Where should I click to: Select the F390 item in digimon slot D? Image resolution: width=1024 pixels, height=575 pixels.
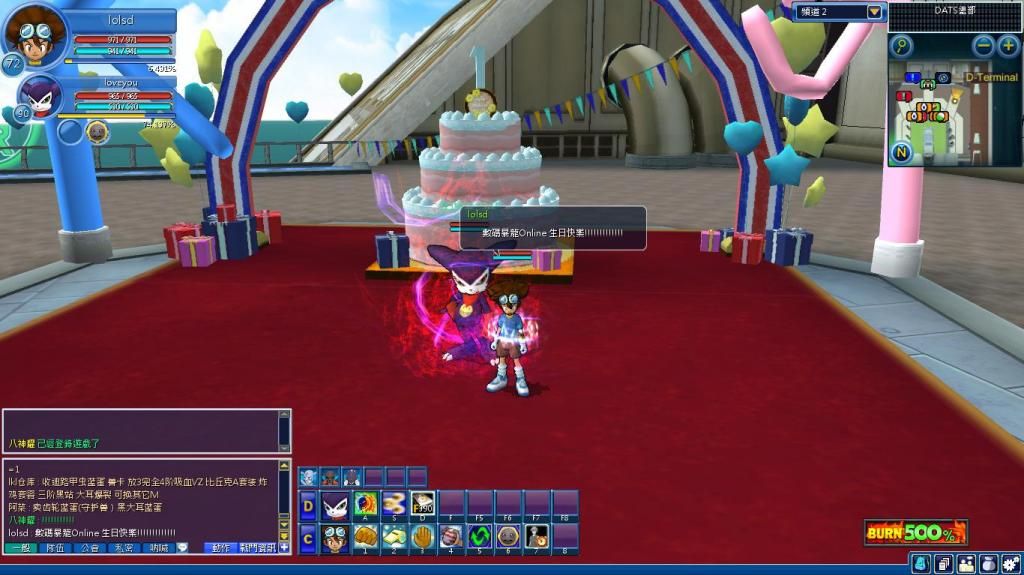(423, 503)
